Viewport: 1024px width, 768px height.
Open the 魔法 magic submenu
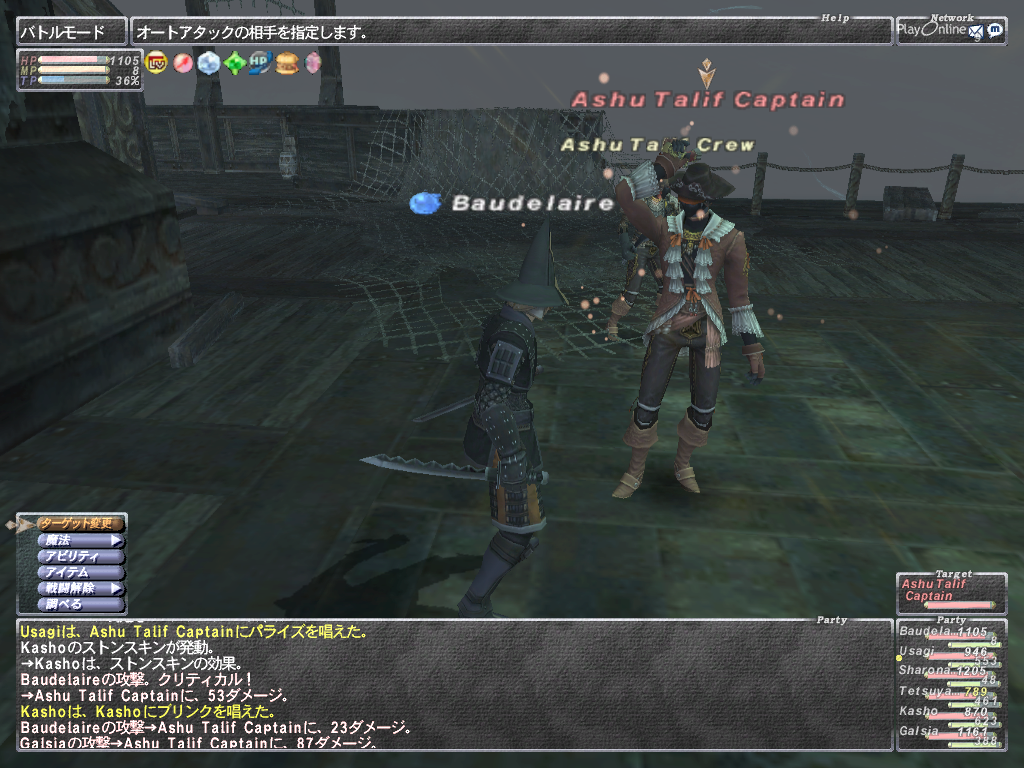(x=80, y=540)
